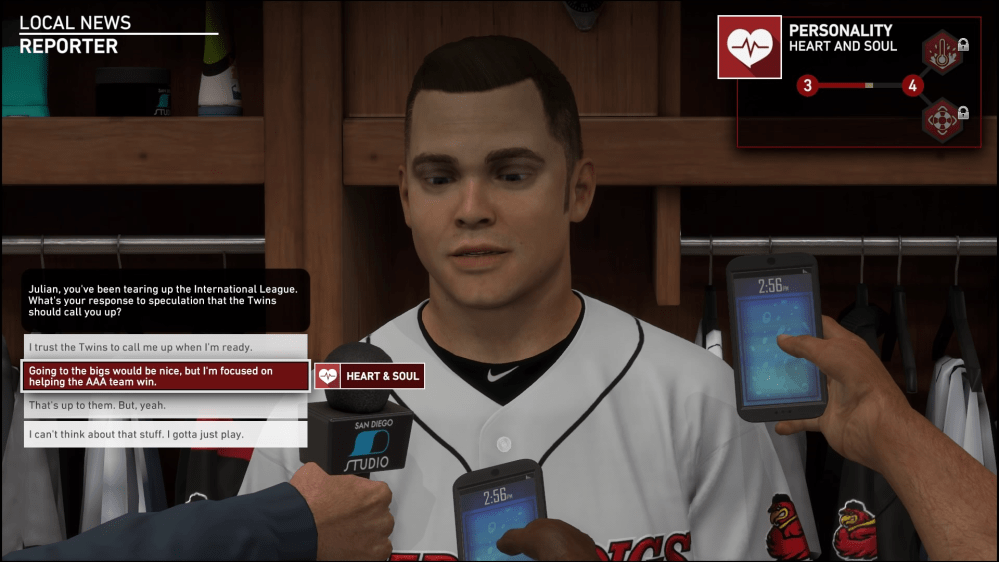This screenshot has width=999, height=562.
Task: Select the "Going to the bigs" response
Action: tap(164, 376)
